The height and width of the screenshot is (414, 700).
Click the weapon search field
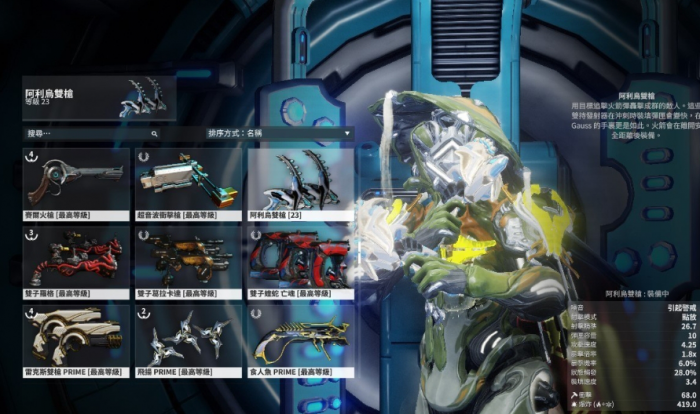88,132
